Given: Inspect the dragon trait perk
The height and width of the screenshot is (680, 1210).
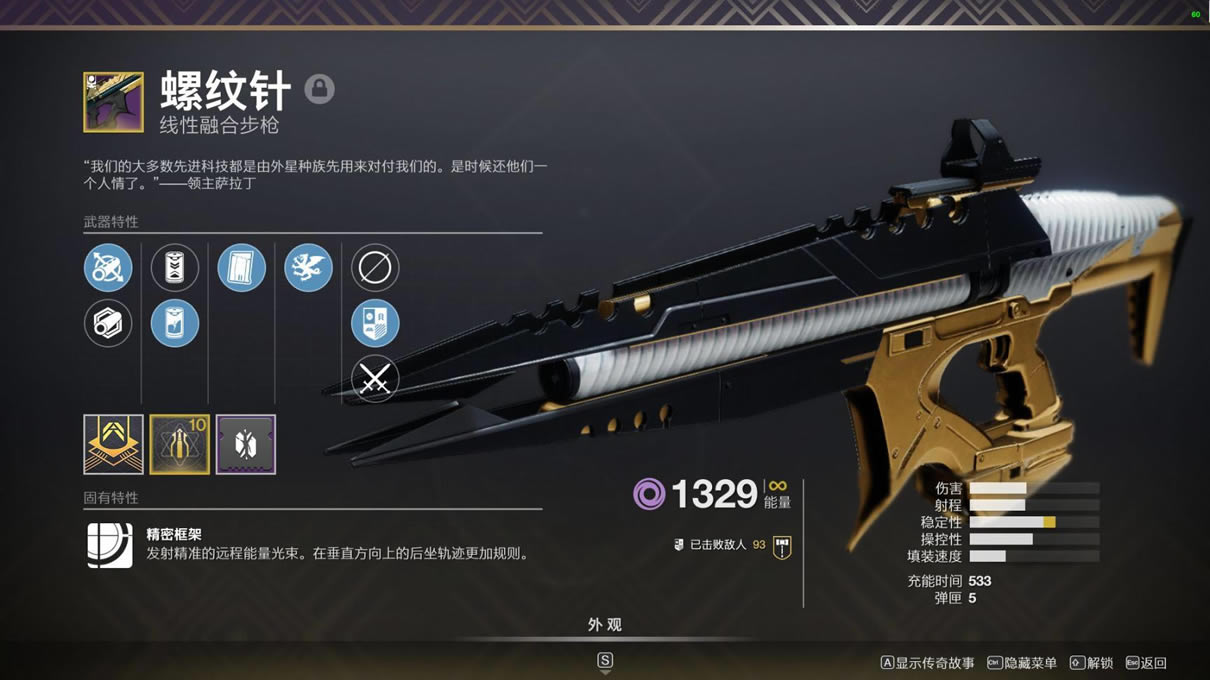Looking at the screenshot, I should click(309, 268).
